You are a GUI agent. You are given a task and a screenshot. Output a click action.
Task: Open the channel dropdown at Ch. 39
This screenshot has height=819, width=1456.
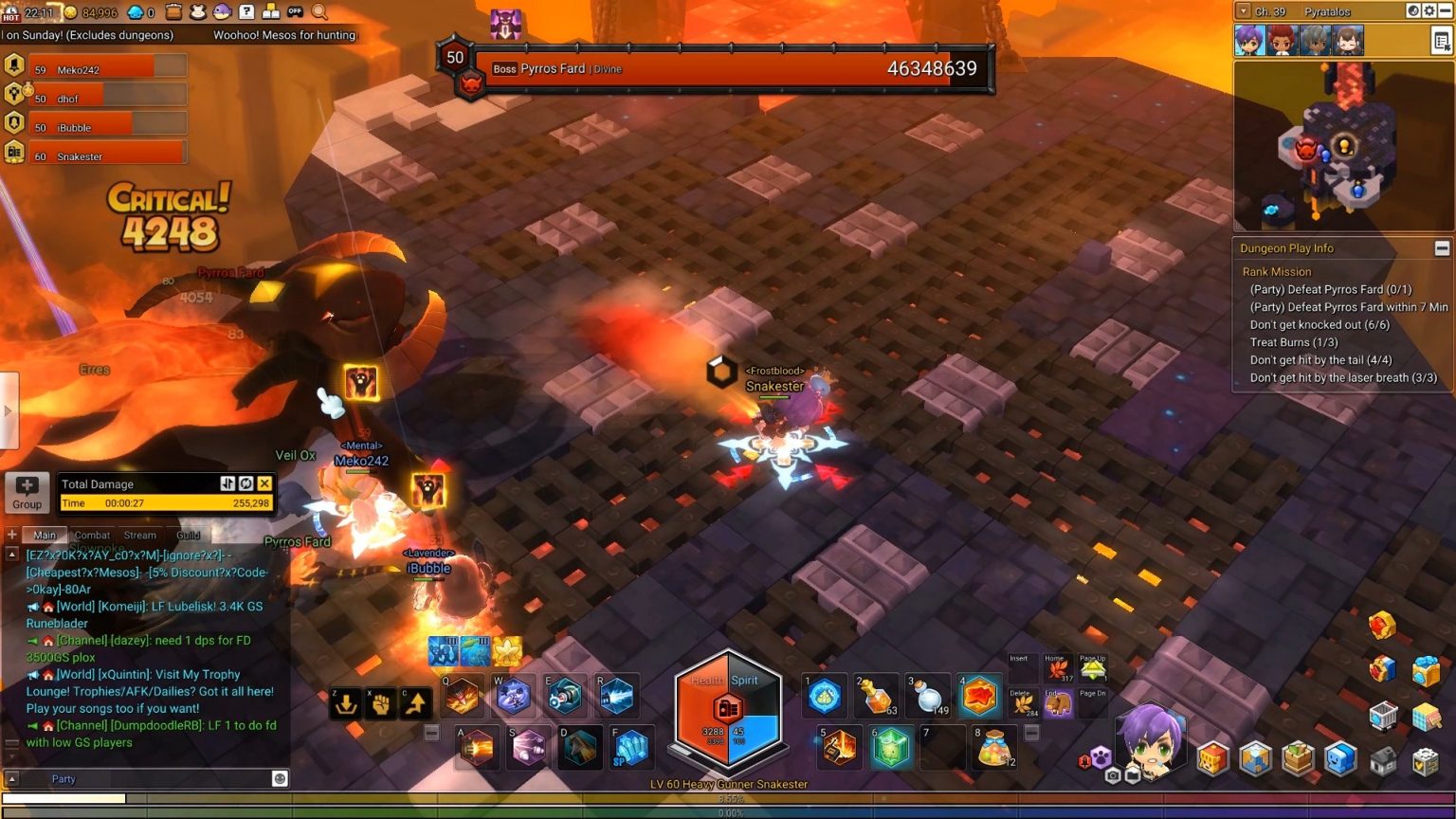click(x=1243, y=11)
